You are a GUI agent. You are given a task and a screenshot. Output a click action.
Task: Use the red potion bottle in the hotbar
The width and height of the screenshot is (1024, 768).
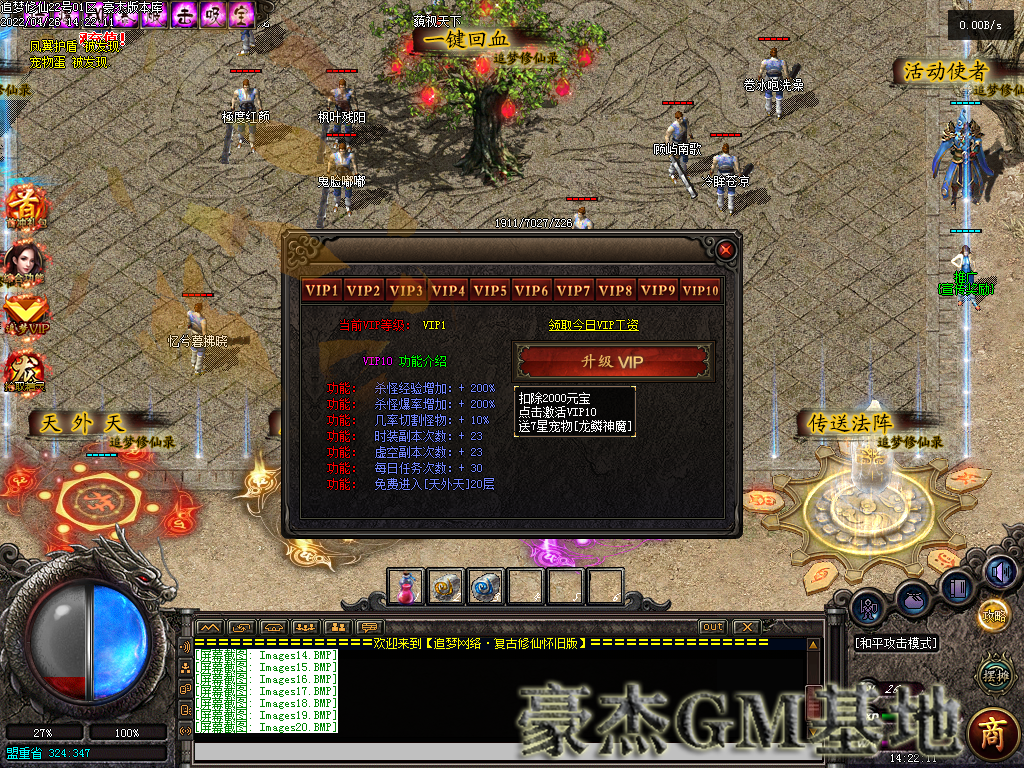(x=405, y=587)
